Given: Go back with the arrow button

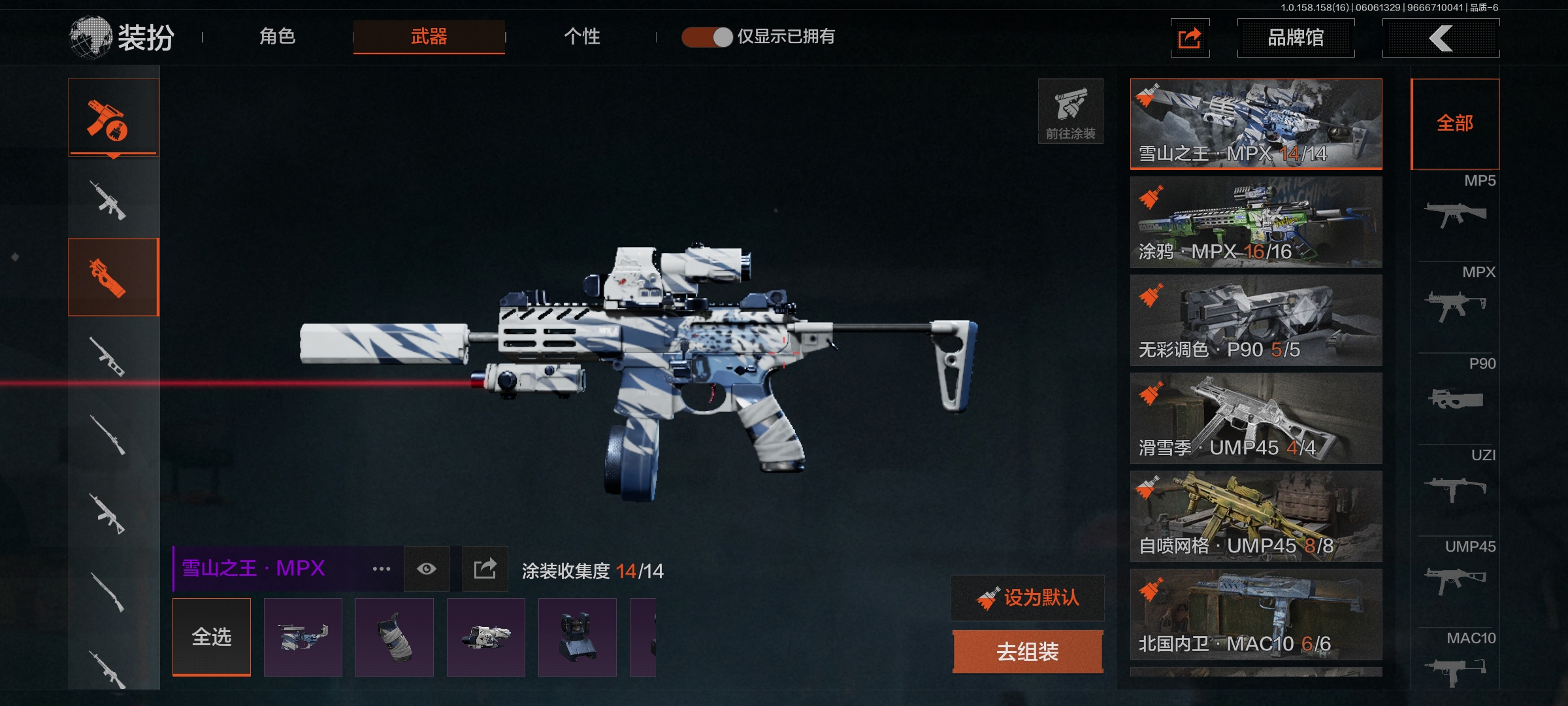Looking at the screenshot, I should point(1441,38).
